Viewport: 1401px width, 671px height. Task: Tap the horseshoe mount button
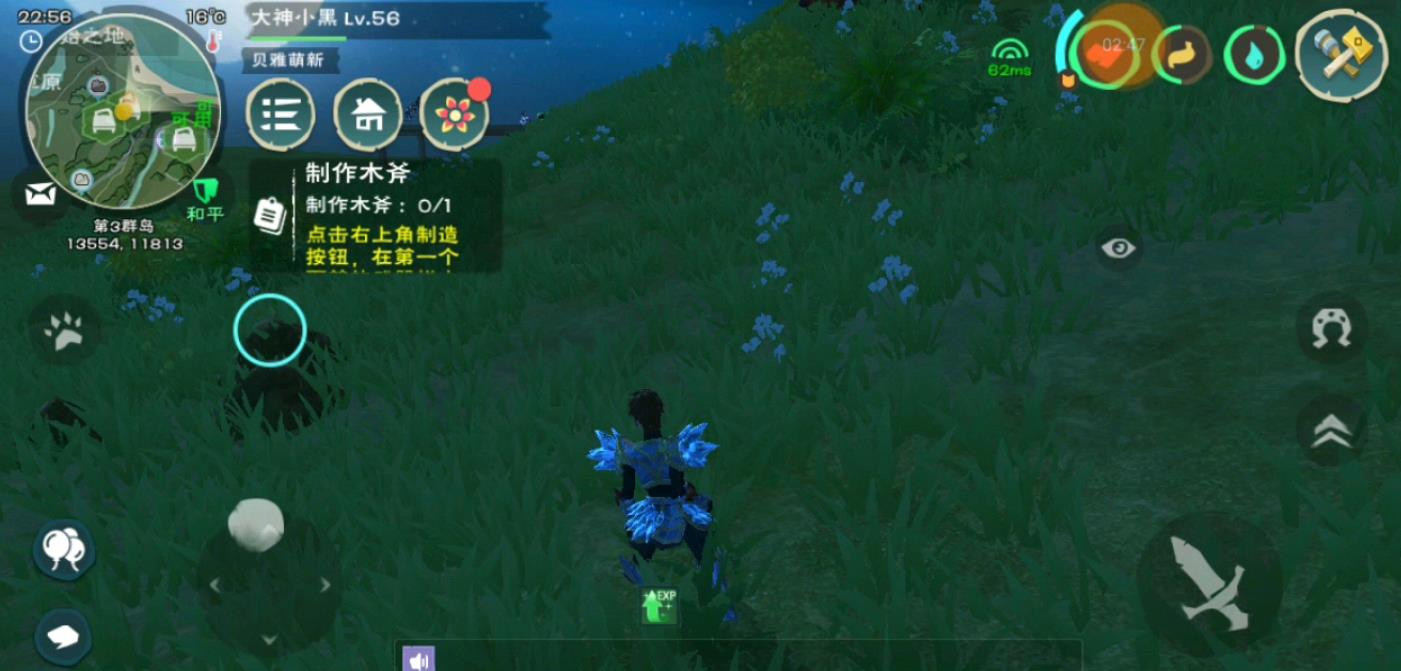pyautogui.click(x=1331, y=328)
